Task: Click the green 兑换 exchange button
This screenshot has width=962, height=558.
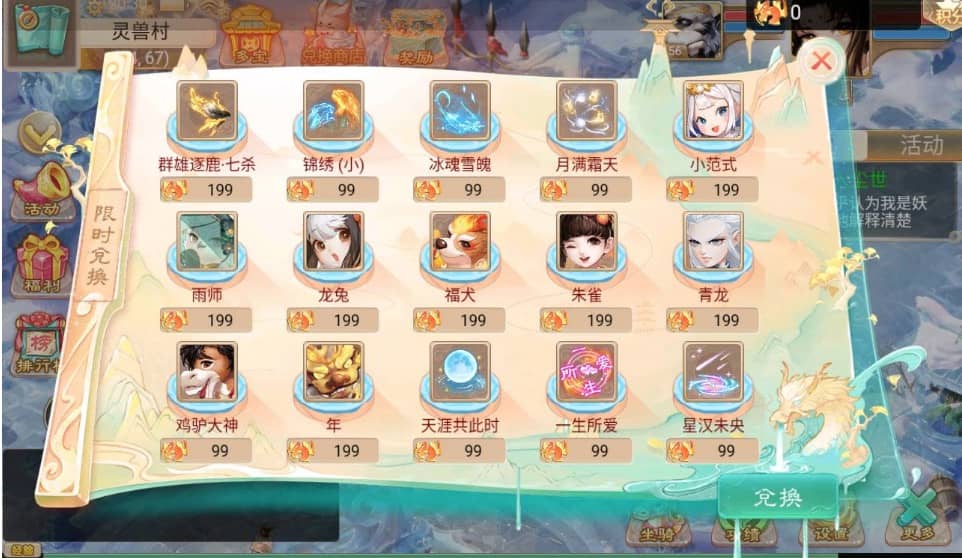Action: pos(777,497)
